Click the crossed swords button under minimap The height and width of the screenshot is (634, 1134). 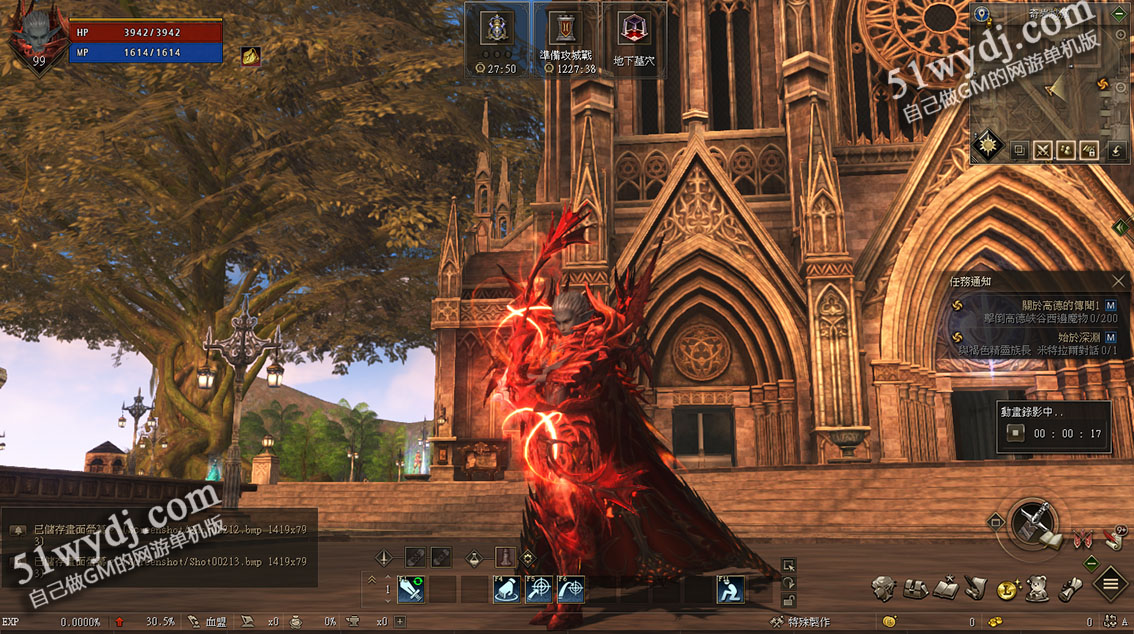(x=1043, y=151)
